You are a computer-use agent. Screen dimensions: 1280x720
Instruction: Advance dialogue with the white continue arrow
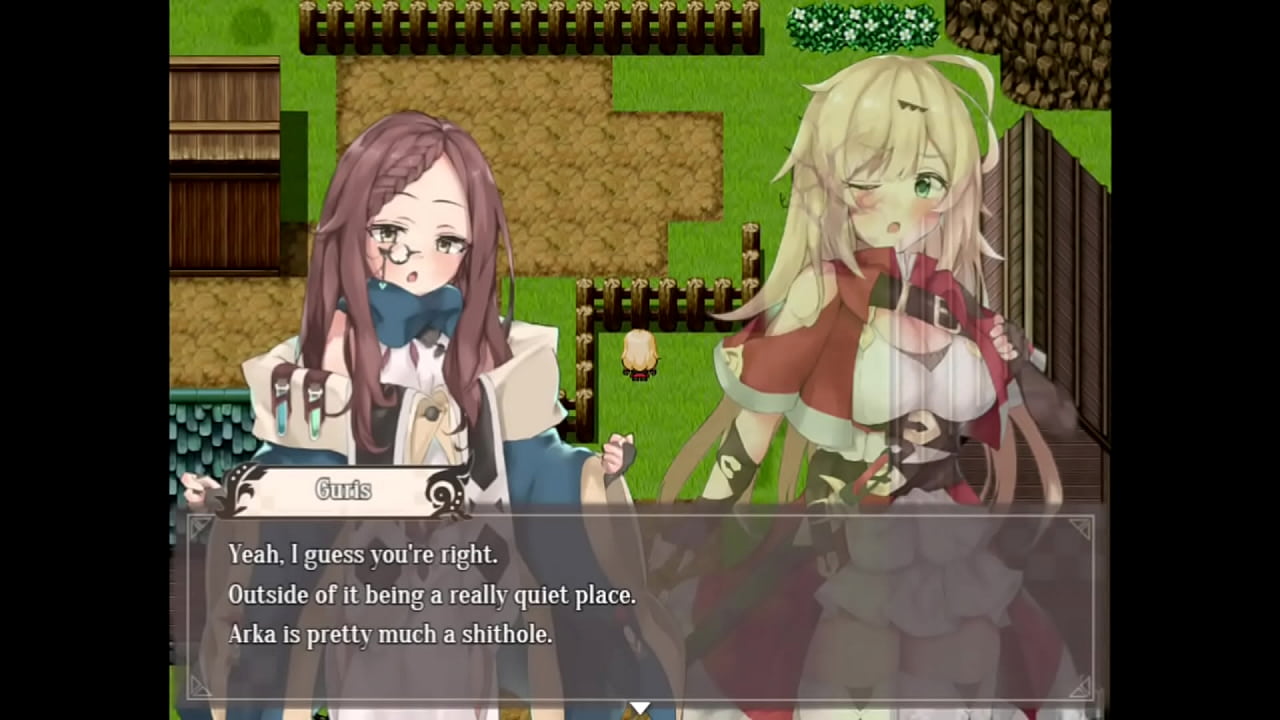(639, 708)
